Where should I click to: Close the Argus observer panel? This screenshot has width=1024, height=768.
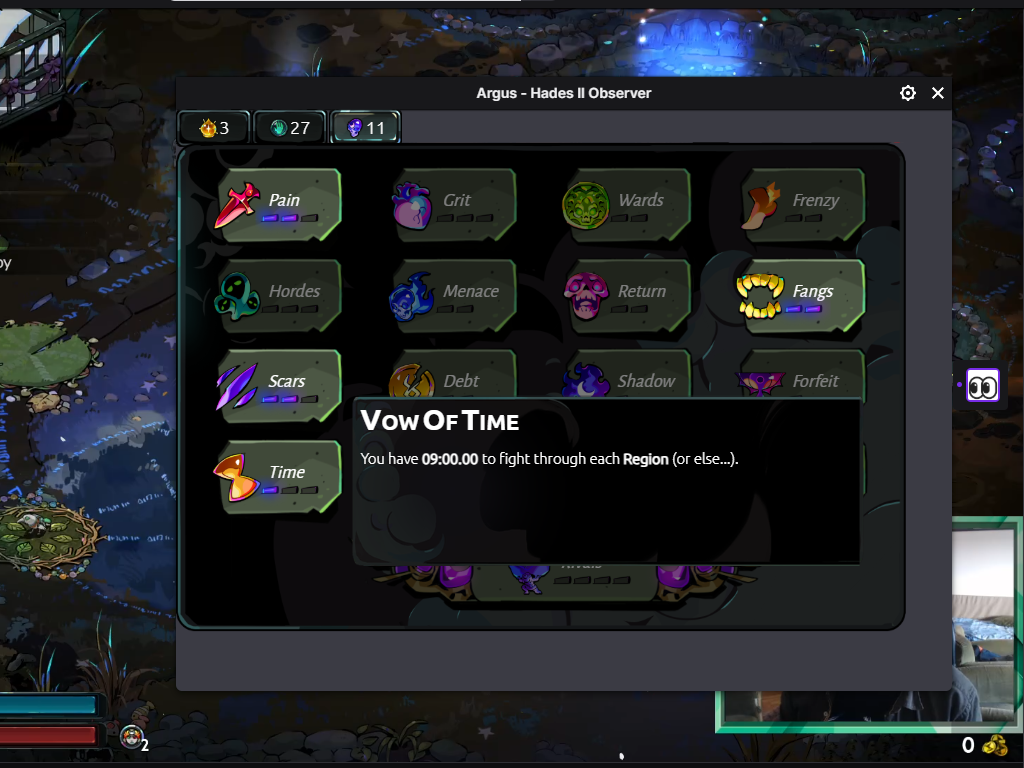[x=938, y=93]
